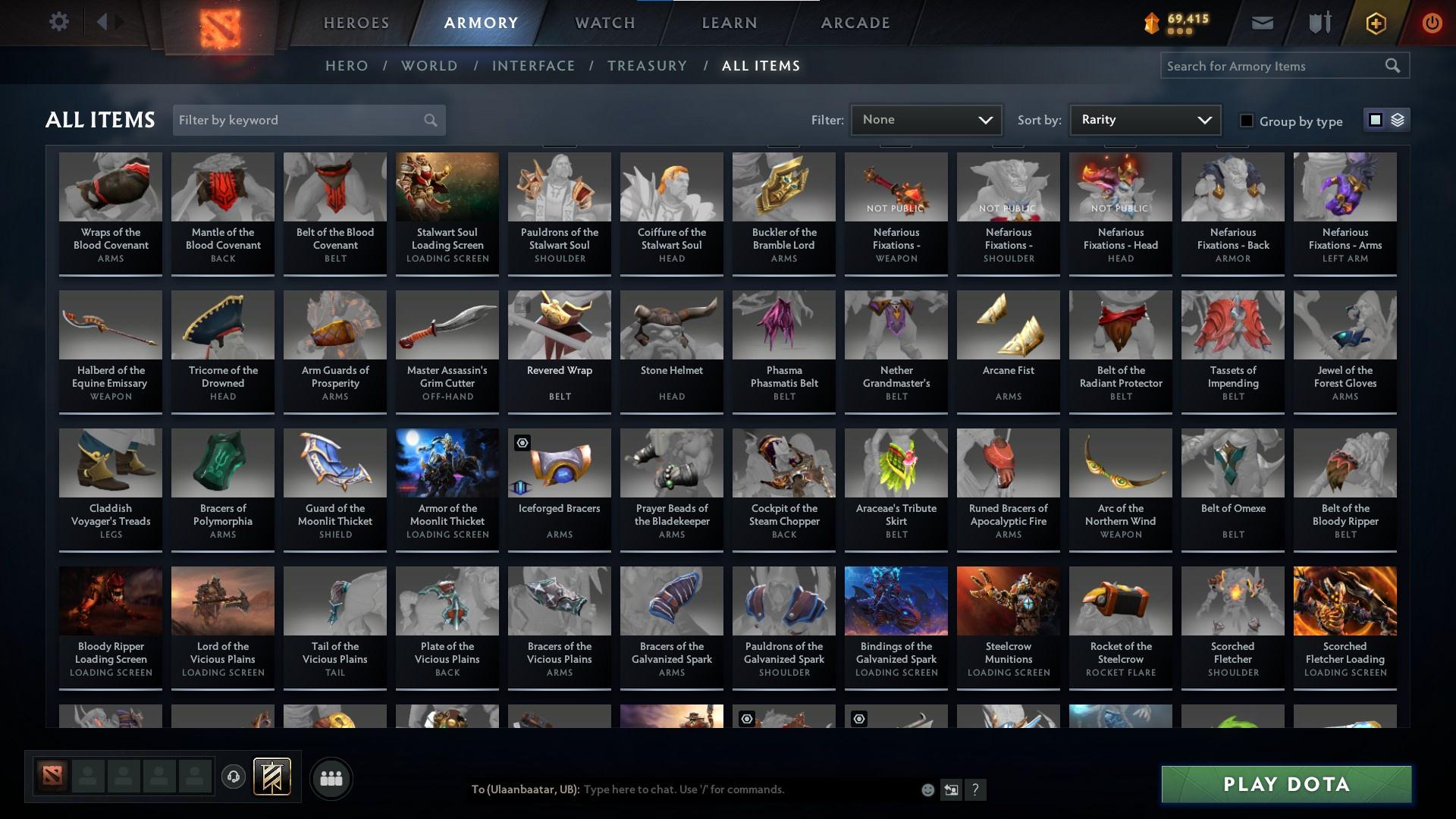Open the gold plus hexagon store icon
Image resolution: width=1456 pixels, height=819 pixels.
point(1375,22)
